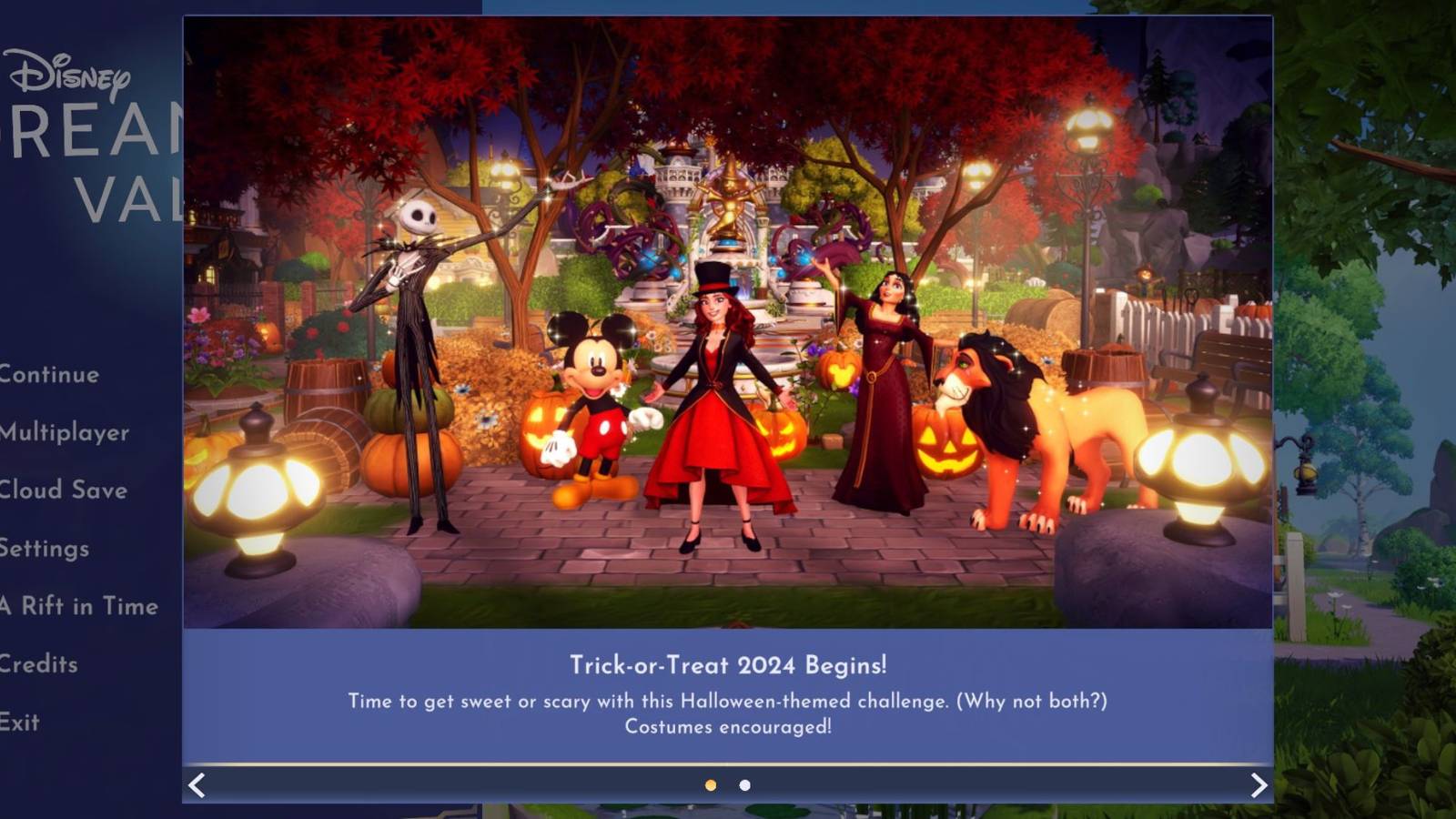Go back using the left carousel arrow
Viewport: 1456px width, 819px height.
[196, 784]
